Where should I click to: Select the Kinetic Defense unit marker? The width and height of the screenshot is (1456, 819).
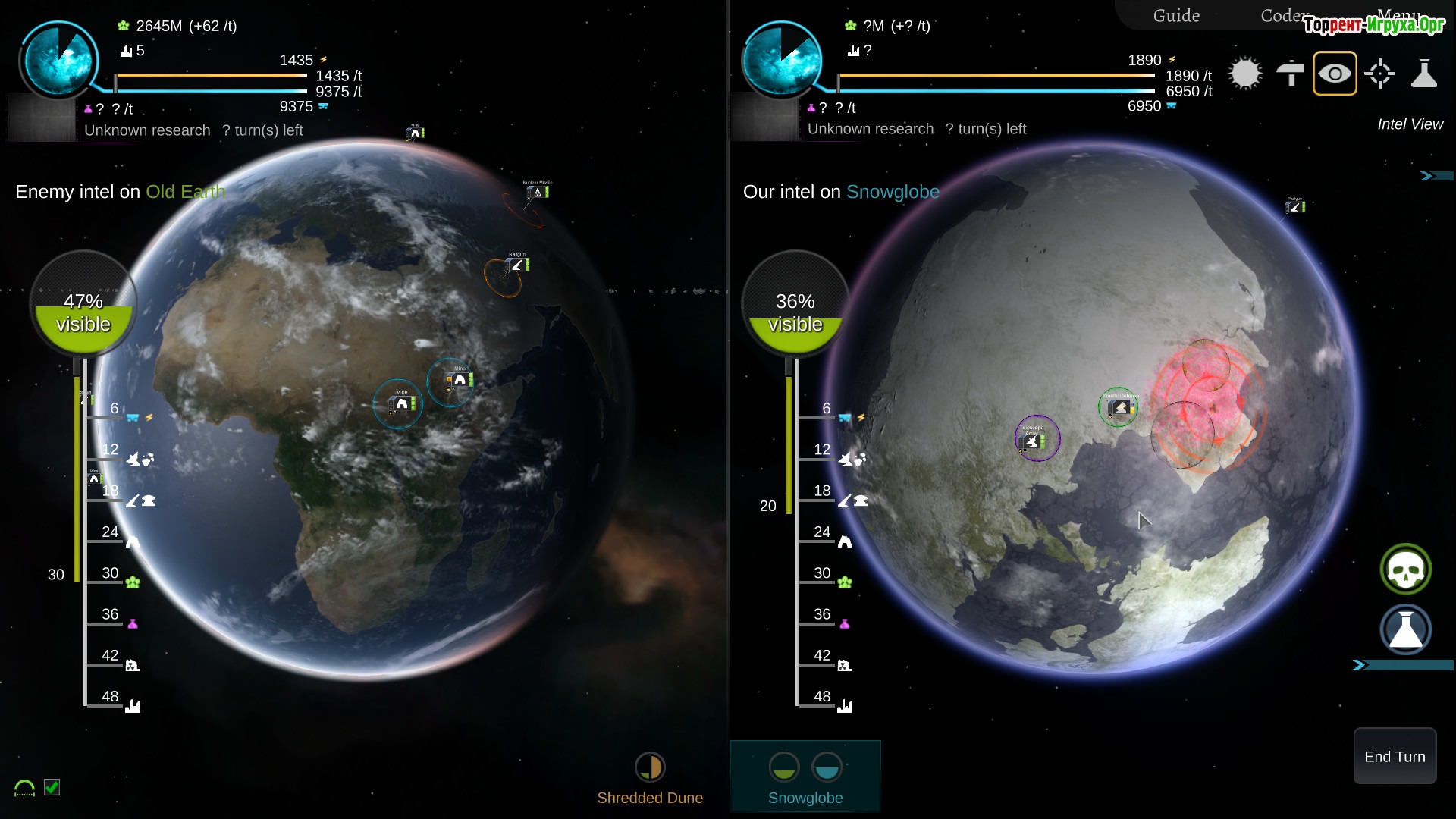tap(1120, 408)
